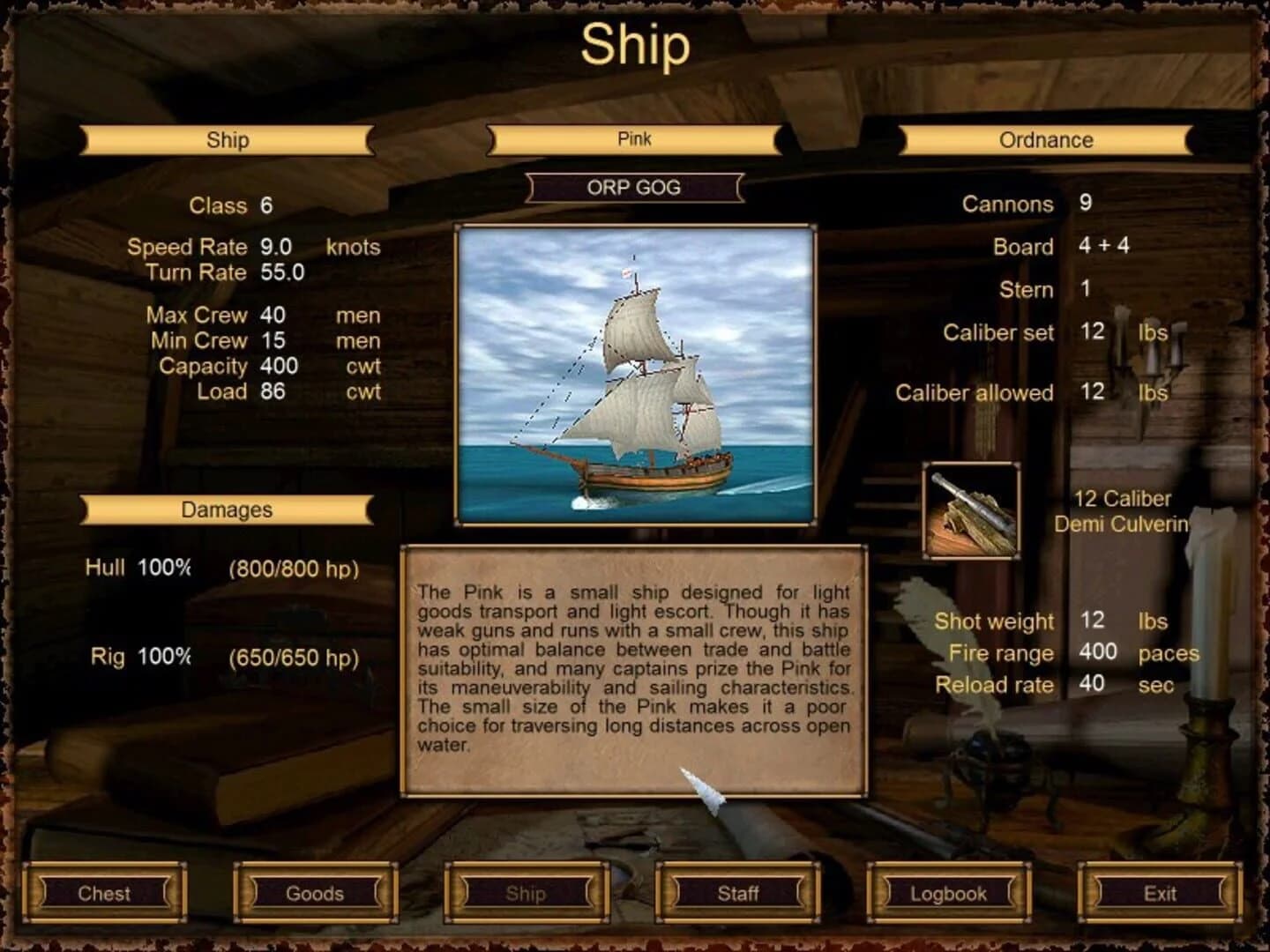Click the Ship navigation button
The height and width of the screenshot is (952, 1270).
click(x=527, y=893)
